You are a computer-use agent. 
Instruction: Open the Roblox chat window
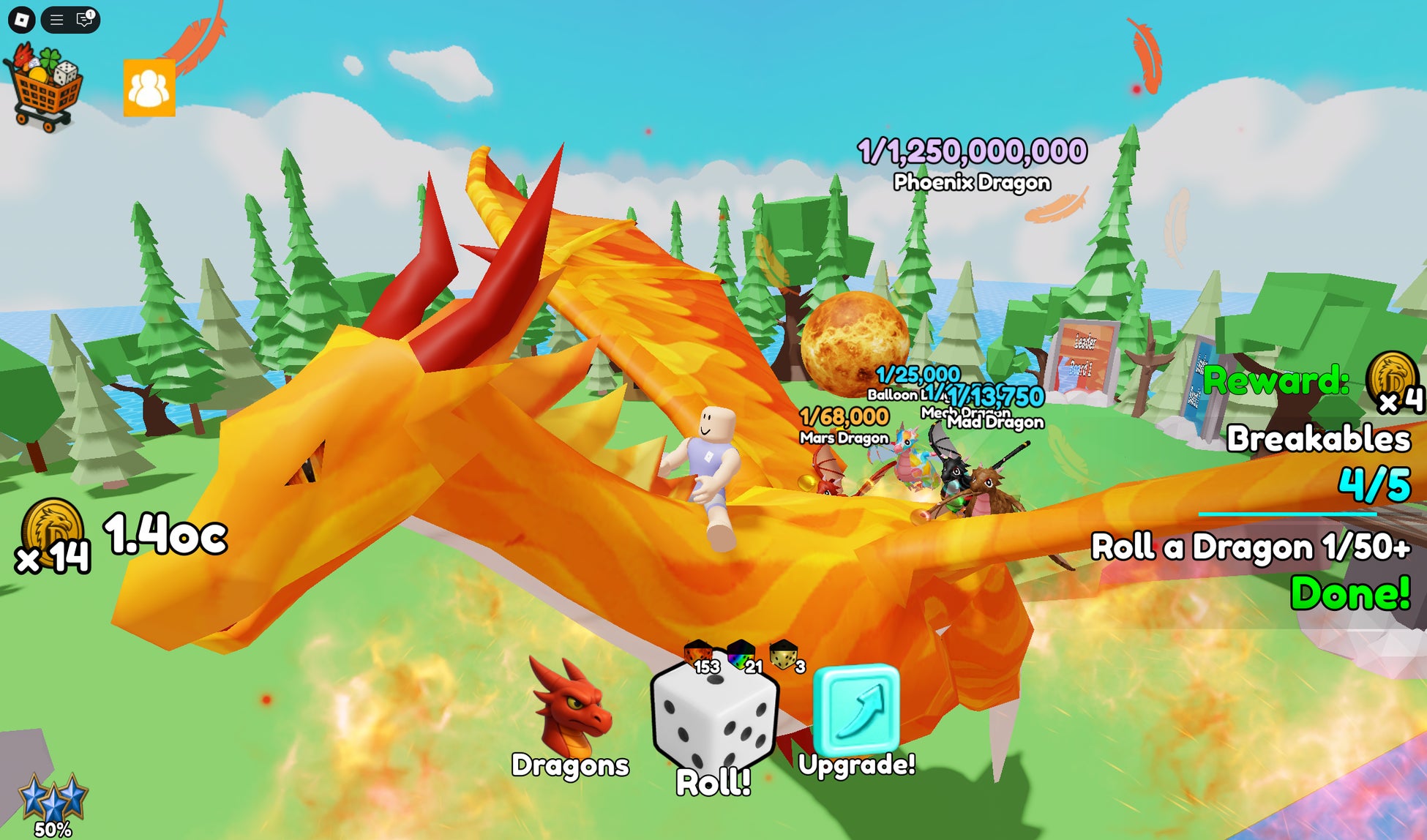(85, 20)
